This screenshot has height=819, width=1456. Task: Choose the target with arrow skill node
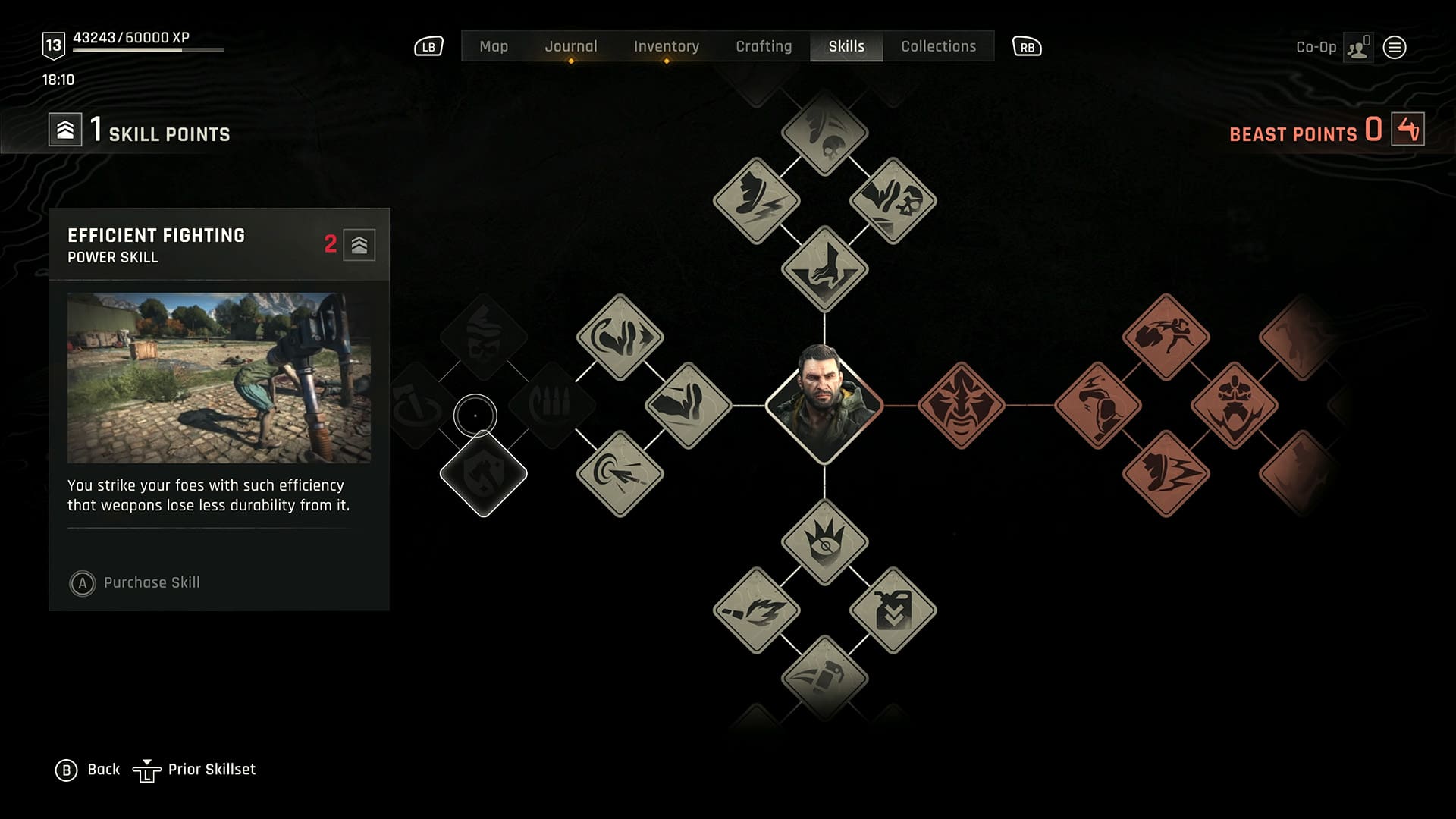click(620, 474)
